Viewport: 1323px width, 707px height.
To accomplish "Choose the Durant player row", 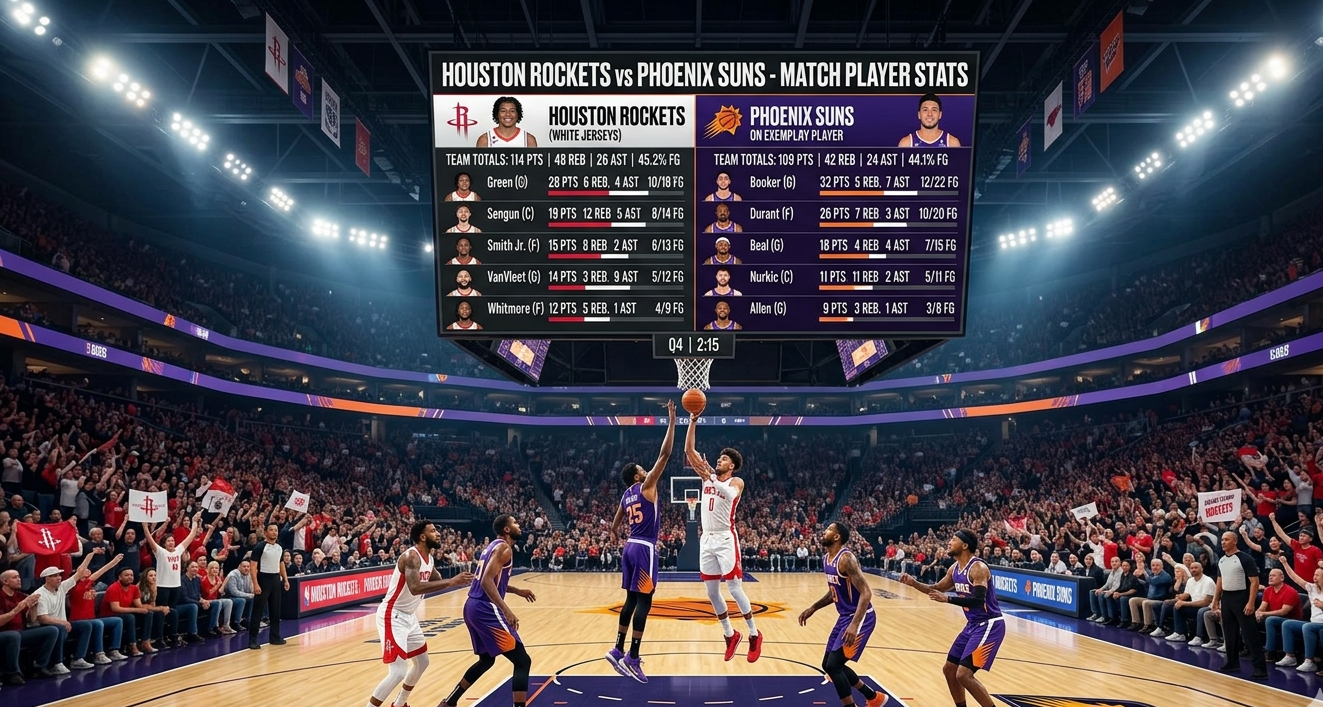I will [832, 214].
